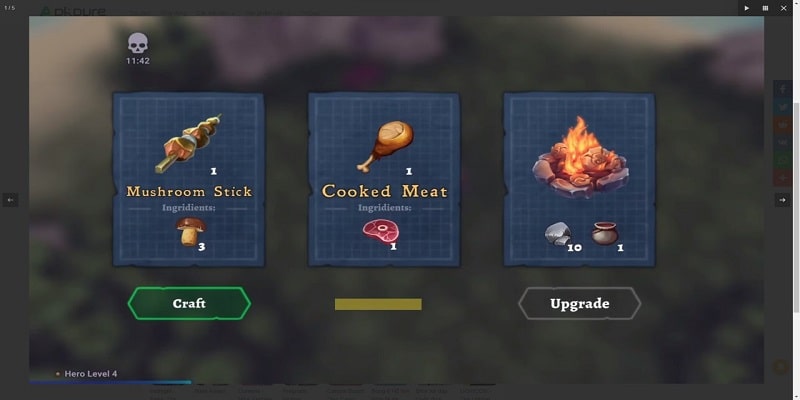This screenshot has height=400, width=800.
Task: Close the image viewer
Action: tap(784, 8)
